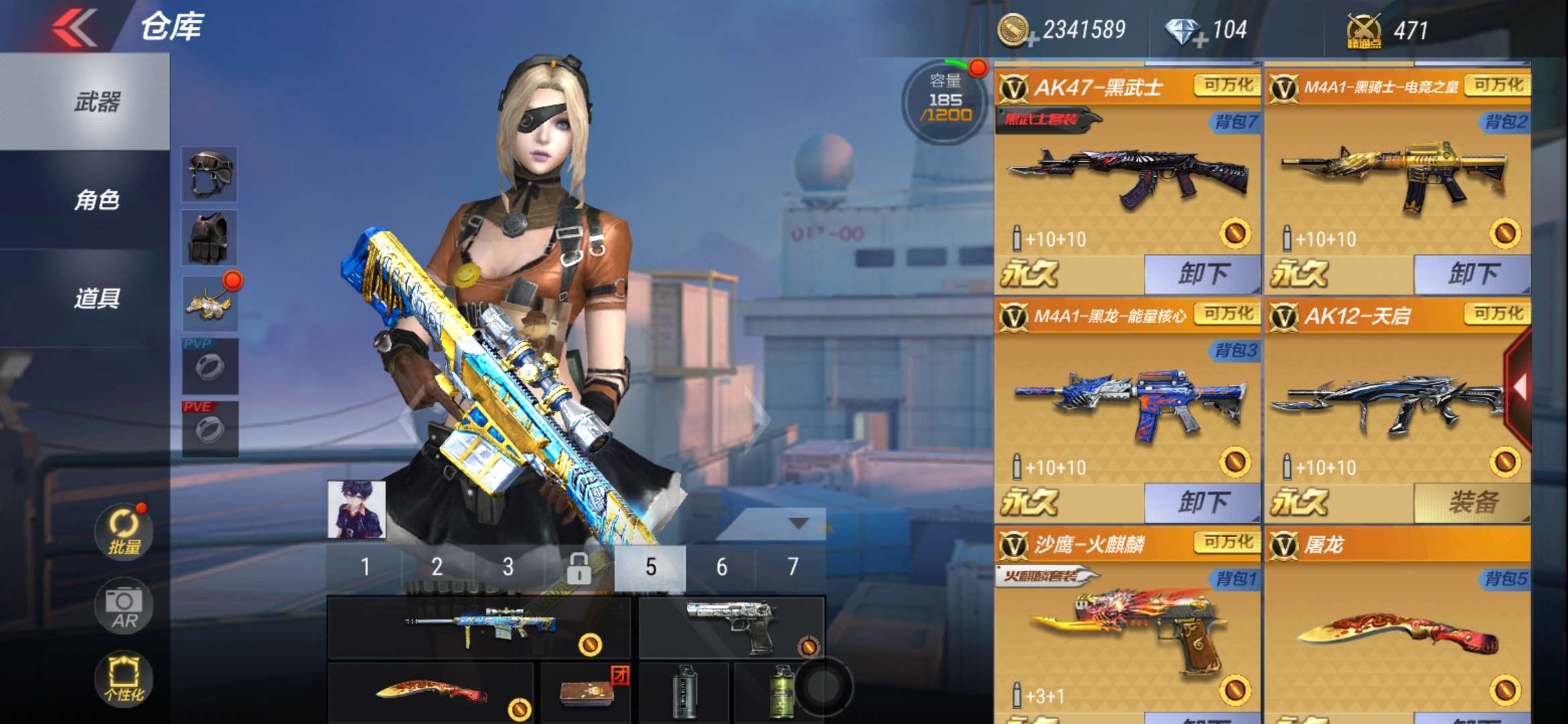Click the character avatar thumbnail
The image size is (1568, 724).
click(356, 509)
